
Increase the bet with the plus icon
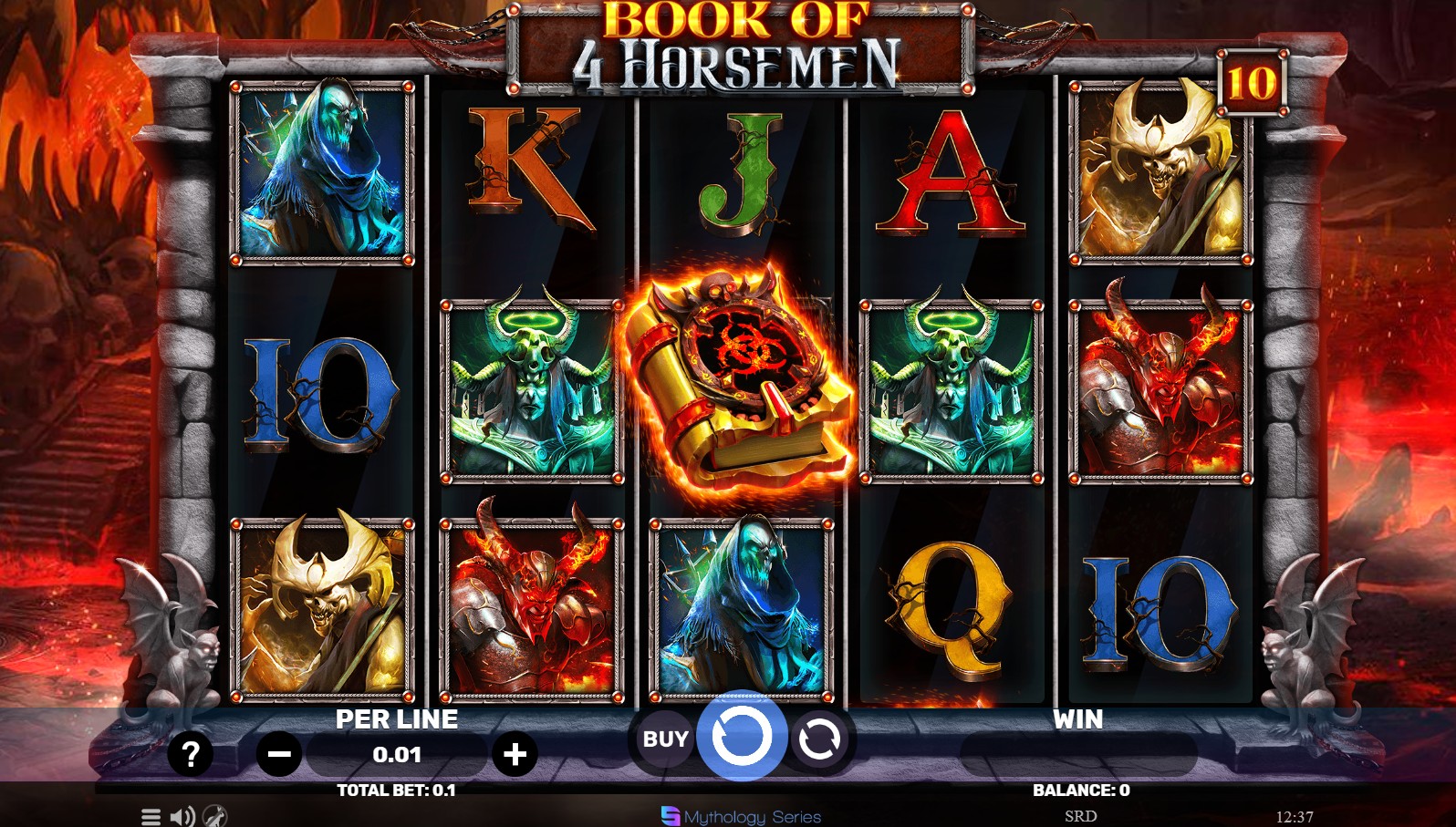pos(516,753)
